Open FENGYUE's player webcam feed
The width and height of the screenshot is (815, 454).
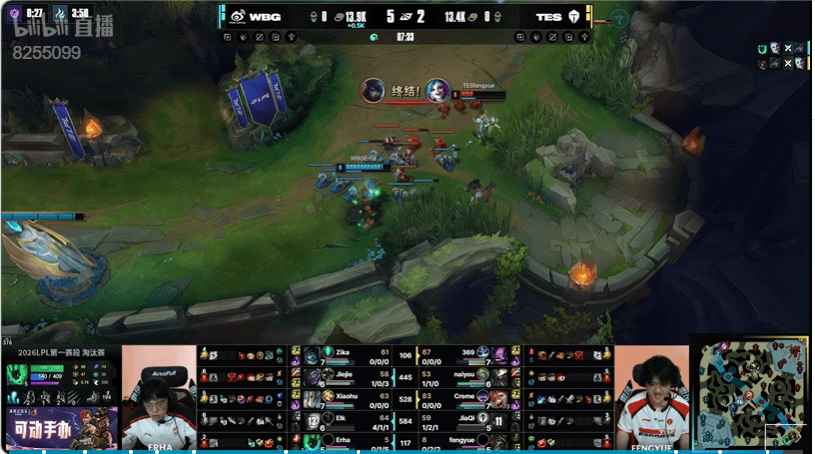pos(652,398)
